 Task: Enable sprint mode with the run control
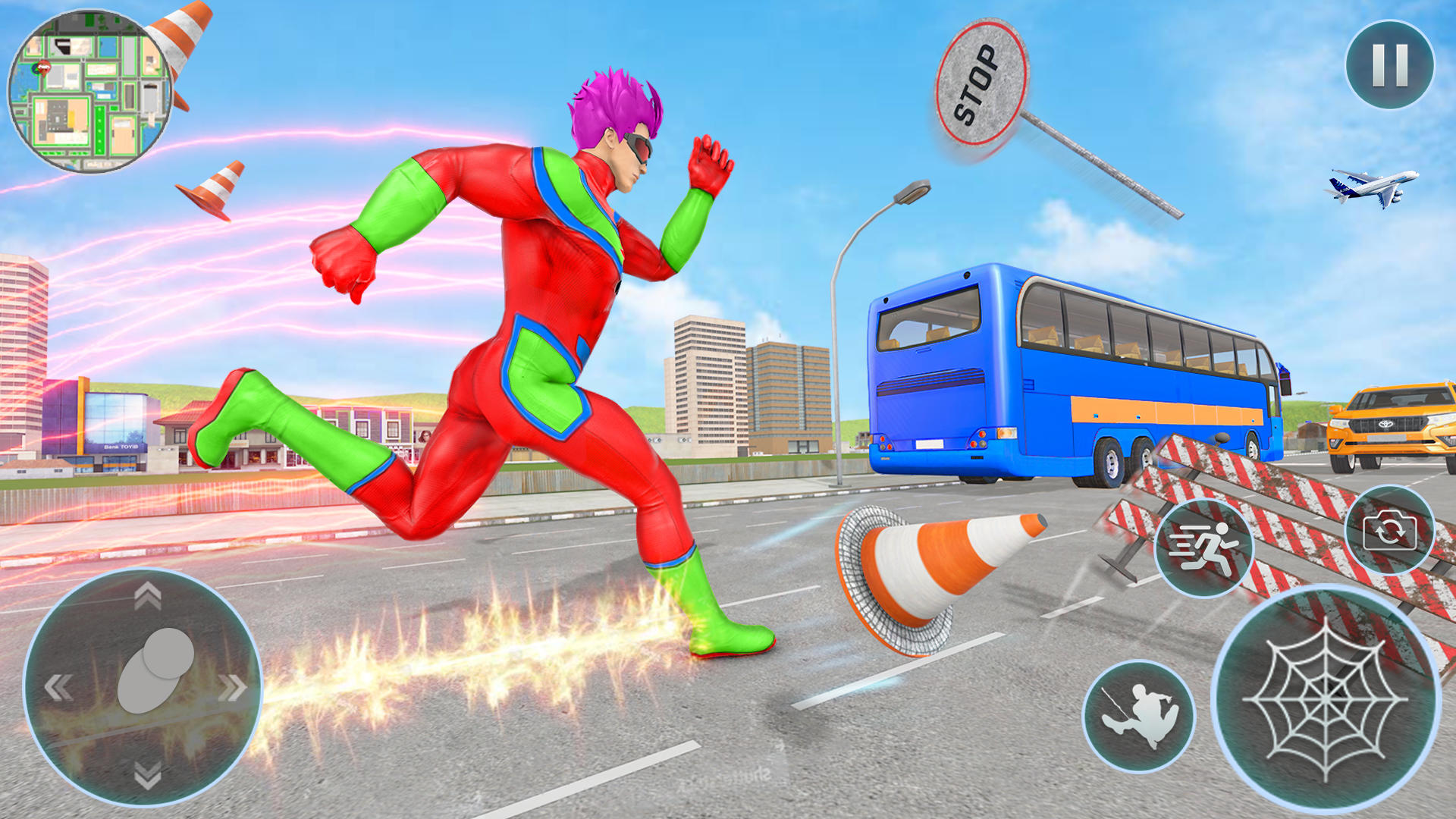[1206, 546]
